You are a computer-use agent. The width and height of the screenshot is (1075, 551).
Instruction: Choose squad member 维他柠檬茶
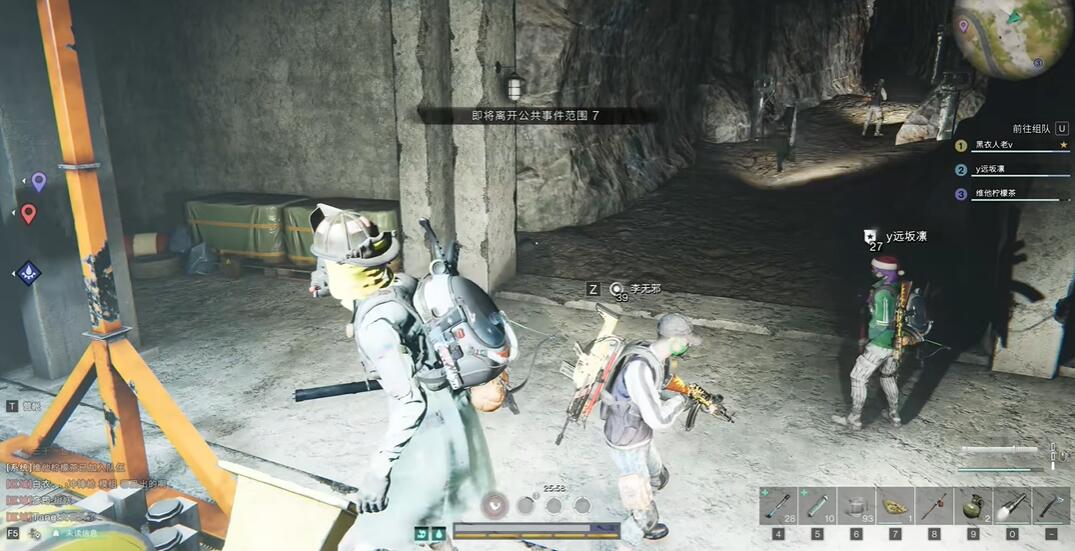tap(1012, 194)
